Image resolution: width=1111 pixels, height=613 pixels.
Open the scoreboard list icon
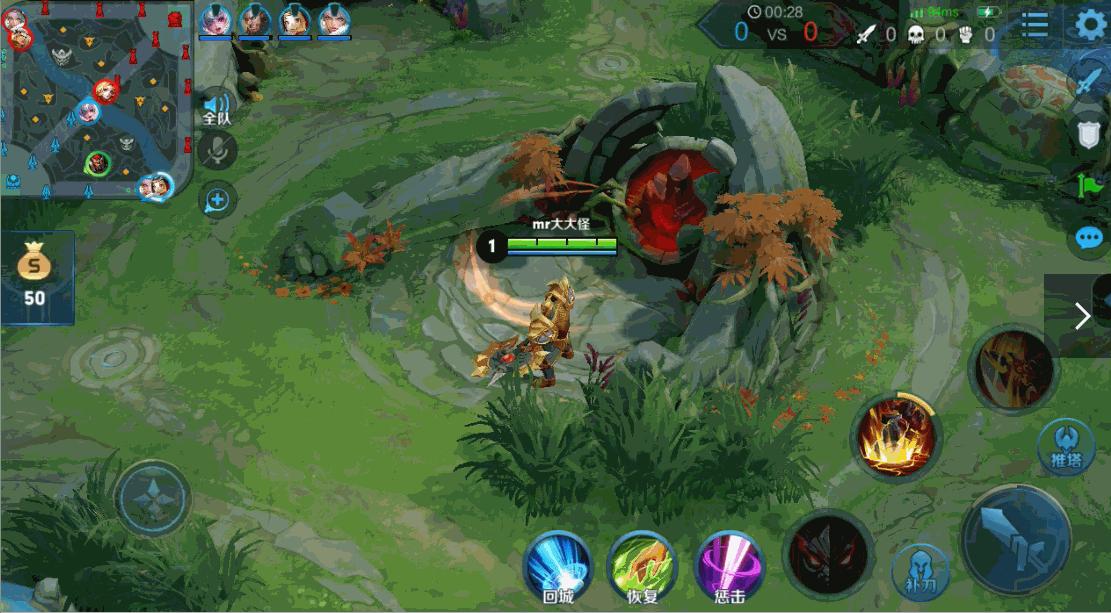1035,24
